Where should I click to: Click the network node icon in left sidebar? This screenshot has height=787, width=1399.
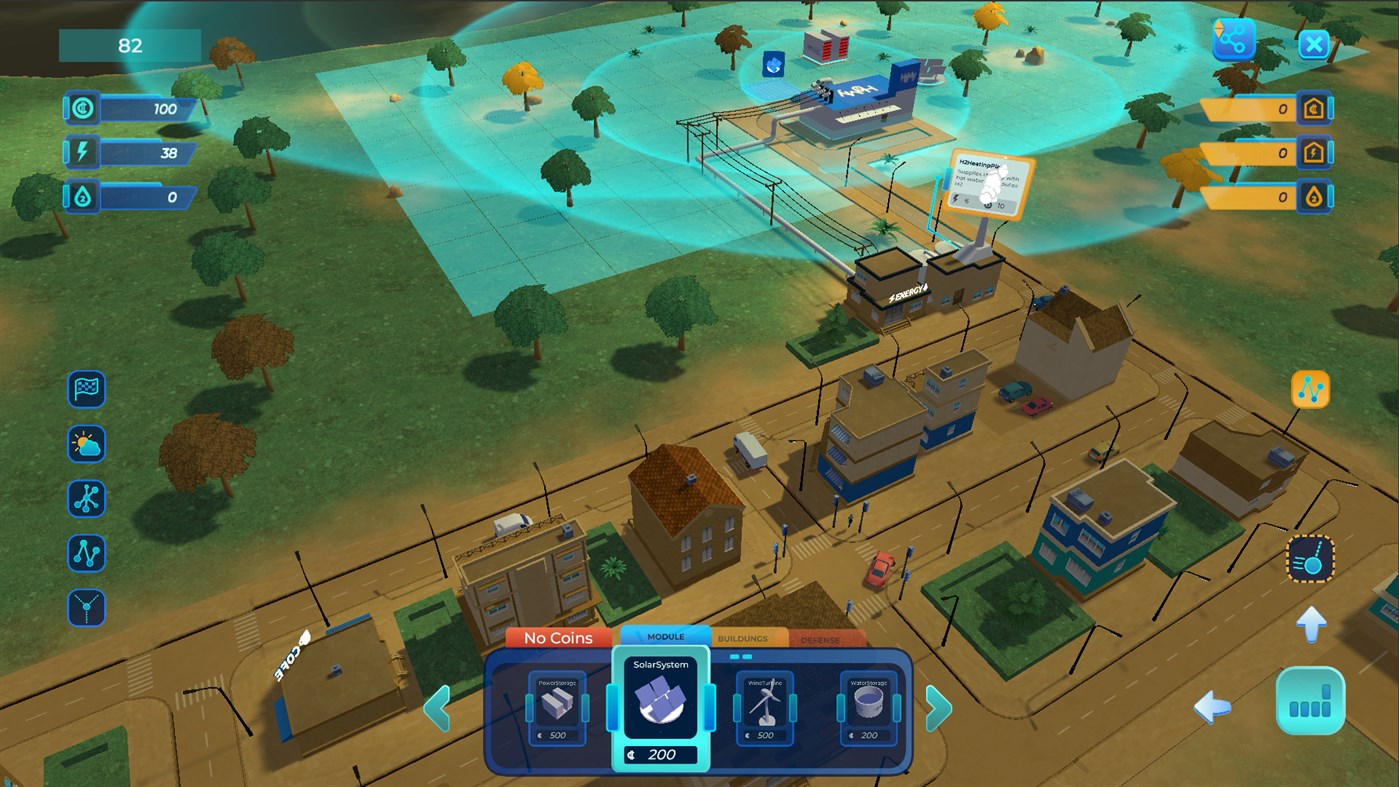click(85, 499)
